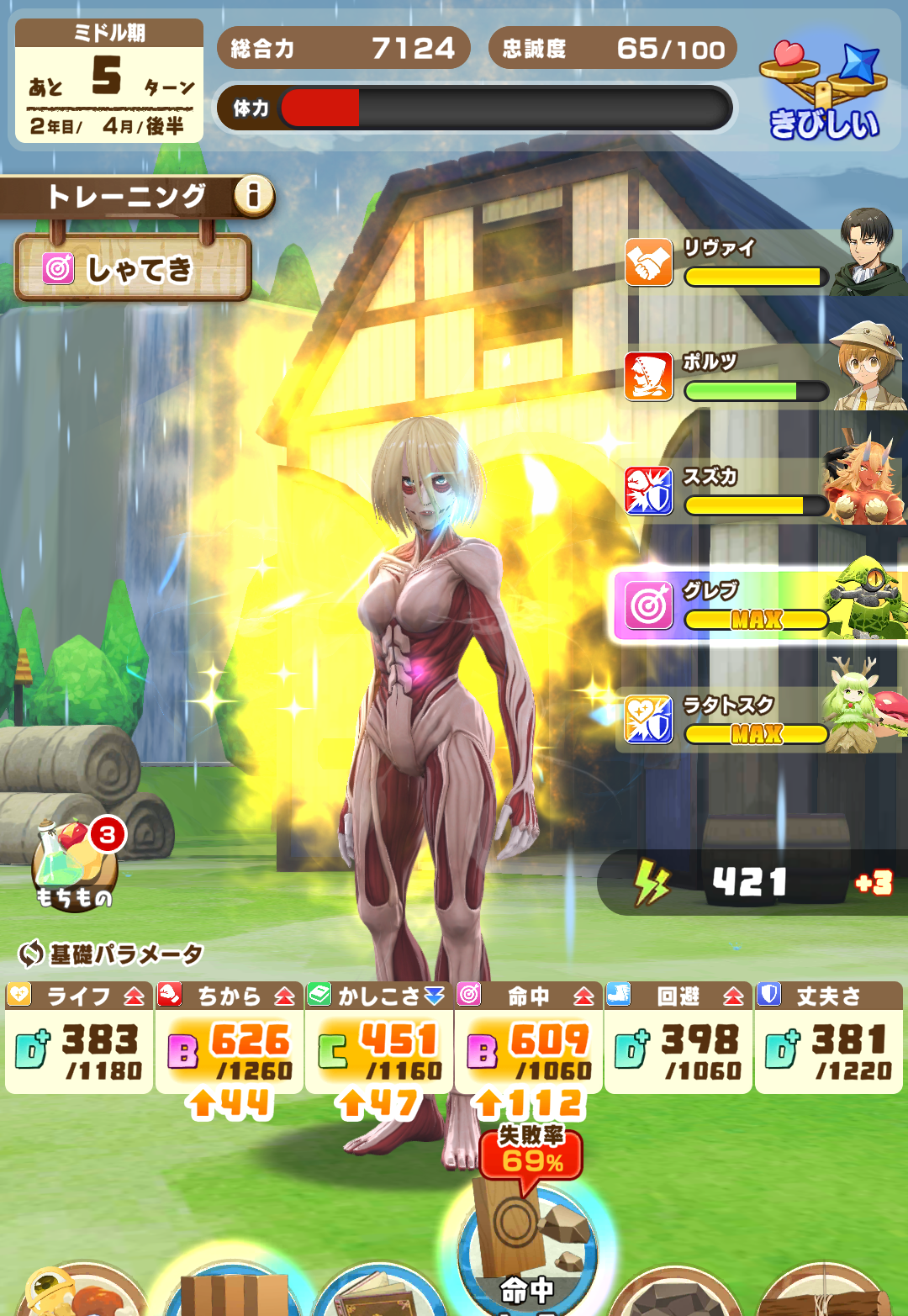908x1316 pixels.
Task: Select the wooden log training
Action: click(824, 1292)
